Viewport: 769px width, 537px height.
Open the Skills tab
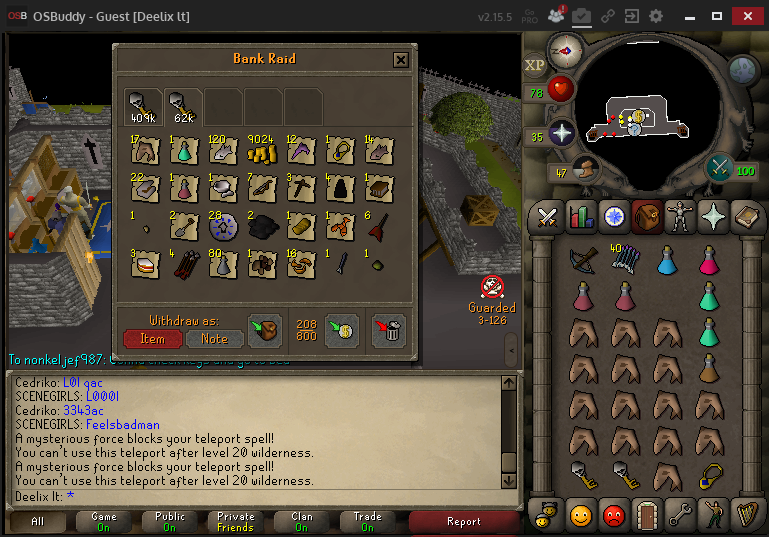point(581,216)
